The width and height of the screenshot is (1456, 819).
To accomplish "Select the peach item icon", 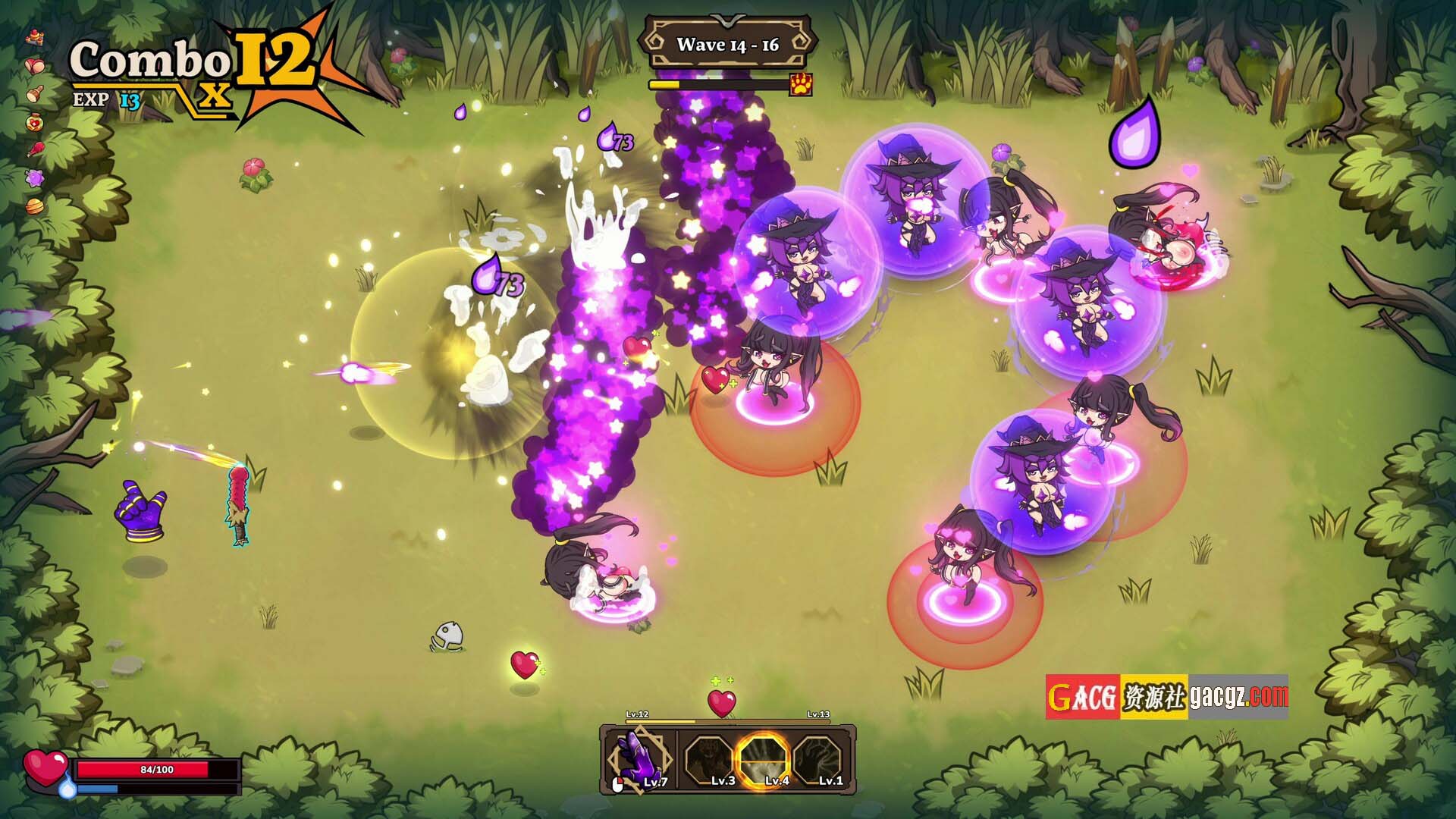I will [x=35, y=65].
